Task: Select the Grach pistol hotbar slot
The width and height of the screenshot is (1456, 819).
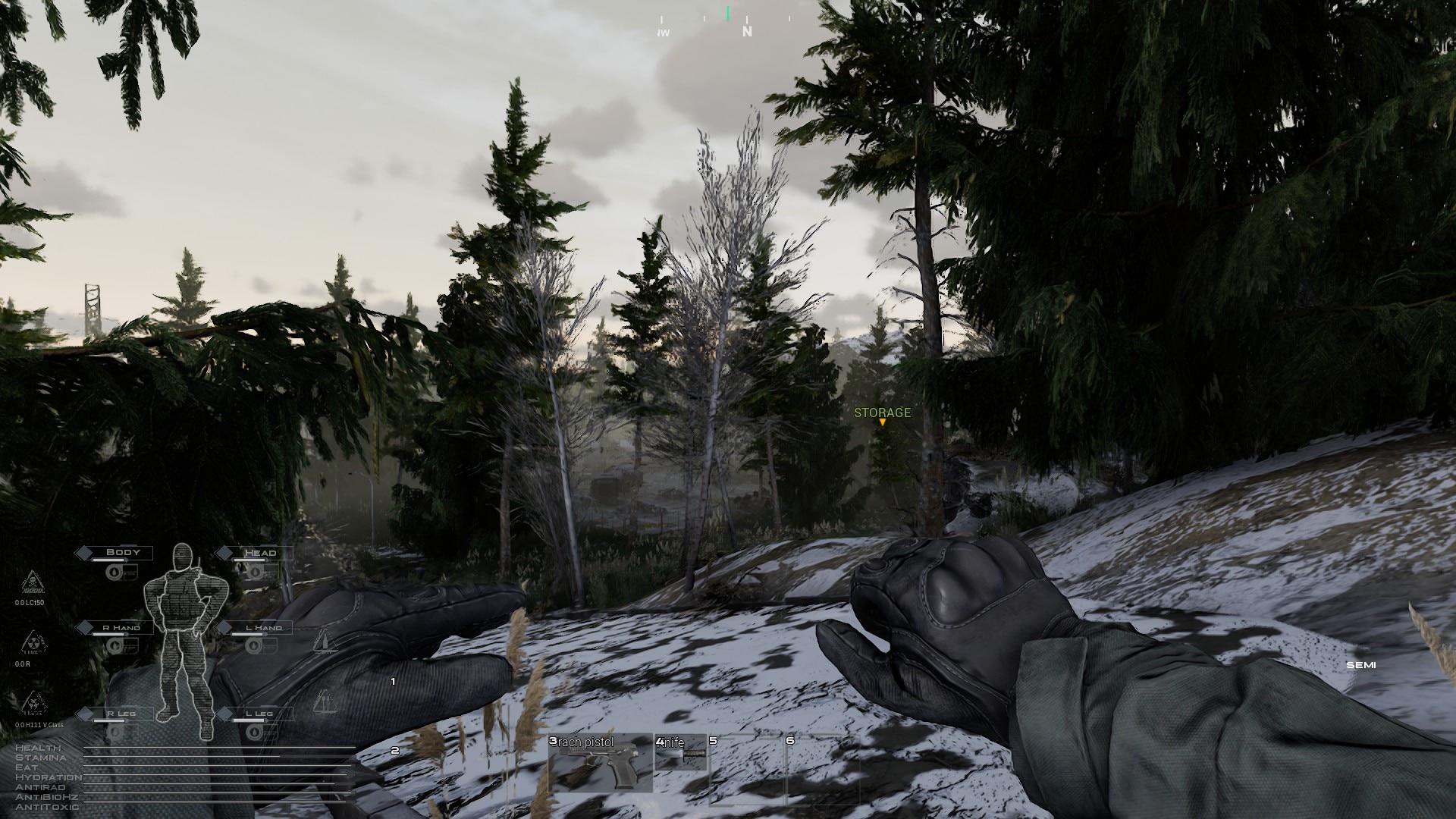Action: [x=601, y=763]
